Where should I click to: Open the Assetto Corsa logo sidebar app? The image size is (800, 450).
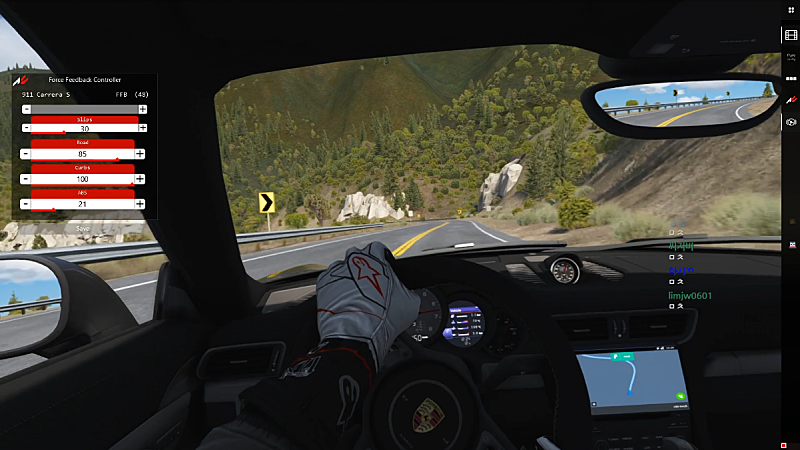coord(791,100)
